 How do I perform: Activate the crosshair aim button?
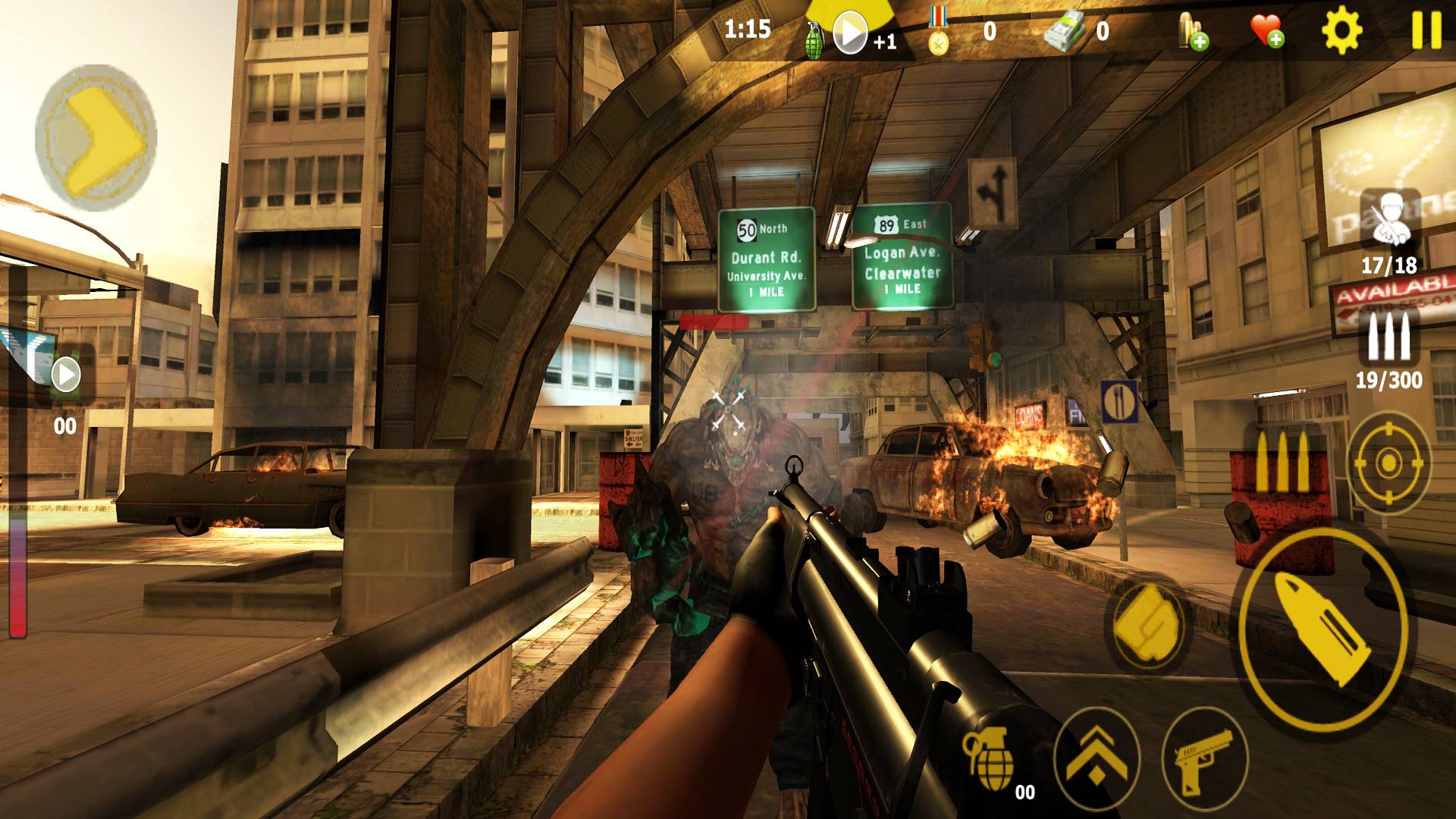point(1389,462)
